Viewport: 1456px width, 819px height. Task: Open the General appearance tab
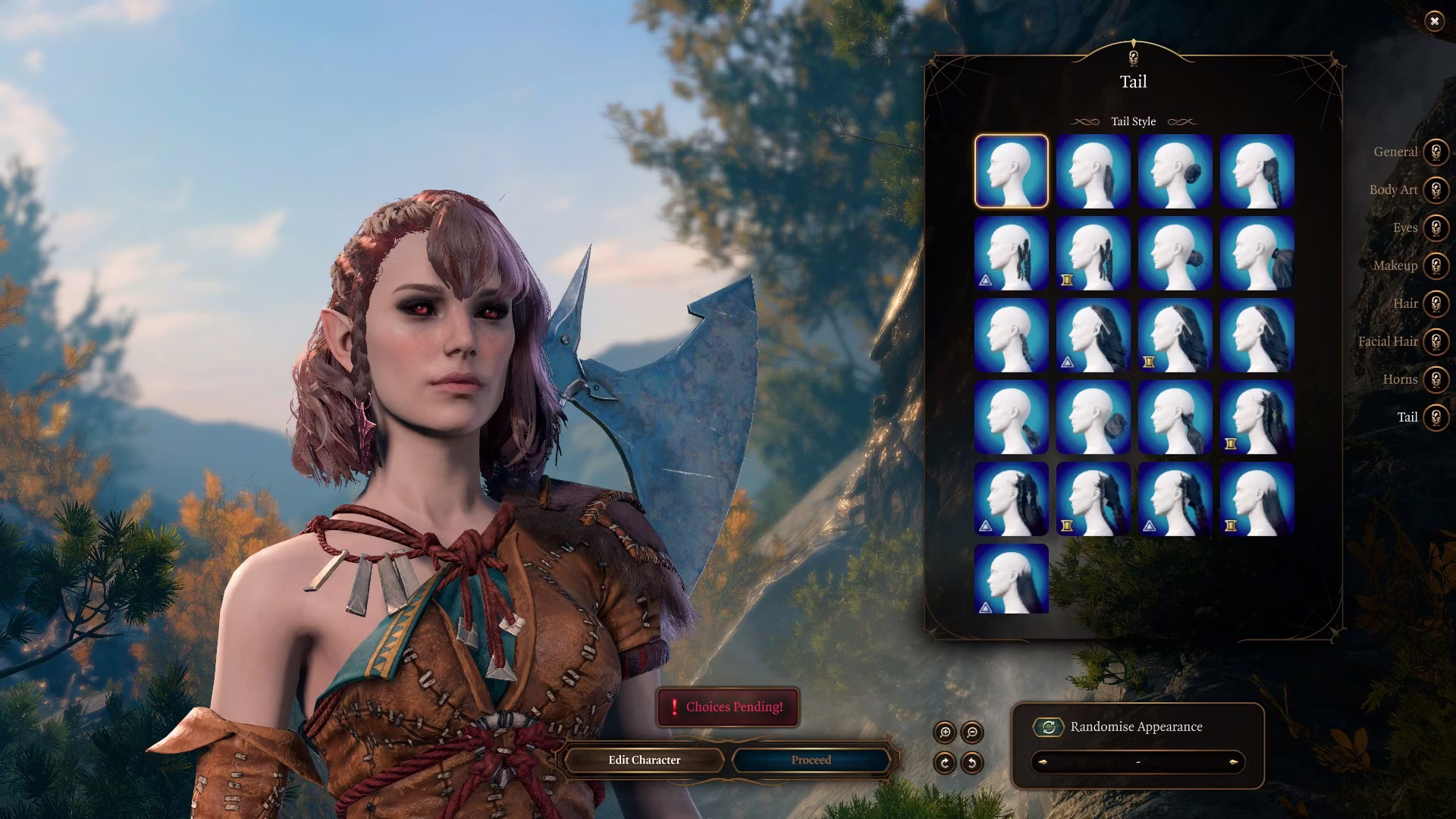click(x=1435, y=152)
